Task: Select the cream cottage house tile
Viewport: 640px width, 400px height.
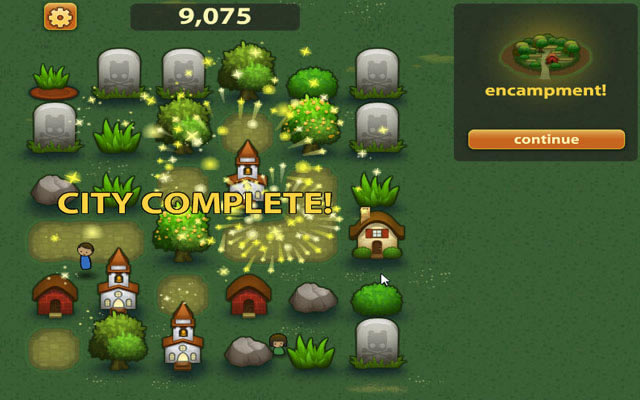Action: [x=376, y=234]
